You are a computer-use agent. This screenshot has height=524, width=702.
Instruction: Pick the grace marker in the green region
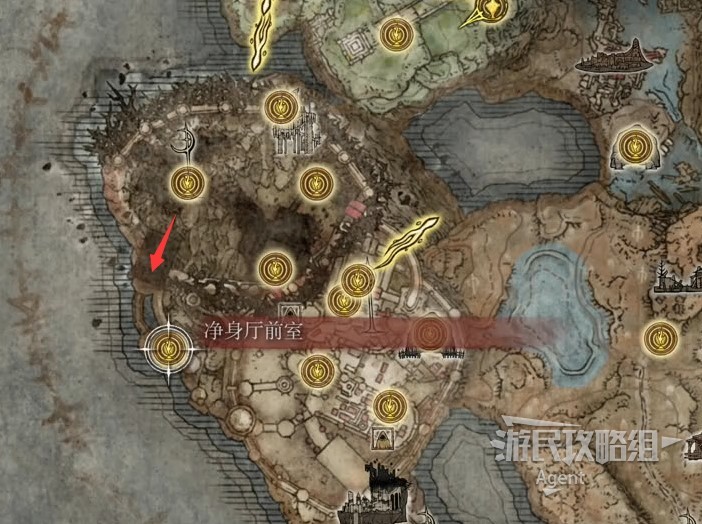click(x=394, y=35)
